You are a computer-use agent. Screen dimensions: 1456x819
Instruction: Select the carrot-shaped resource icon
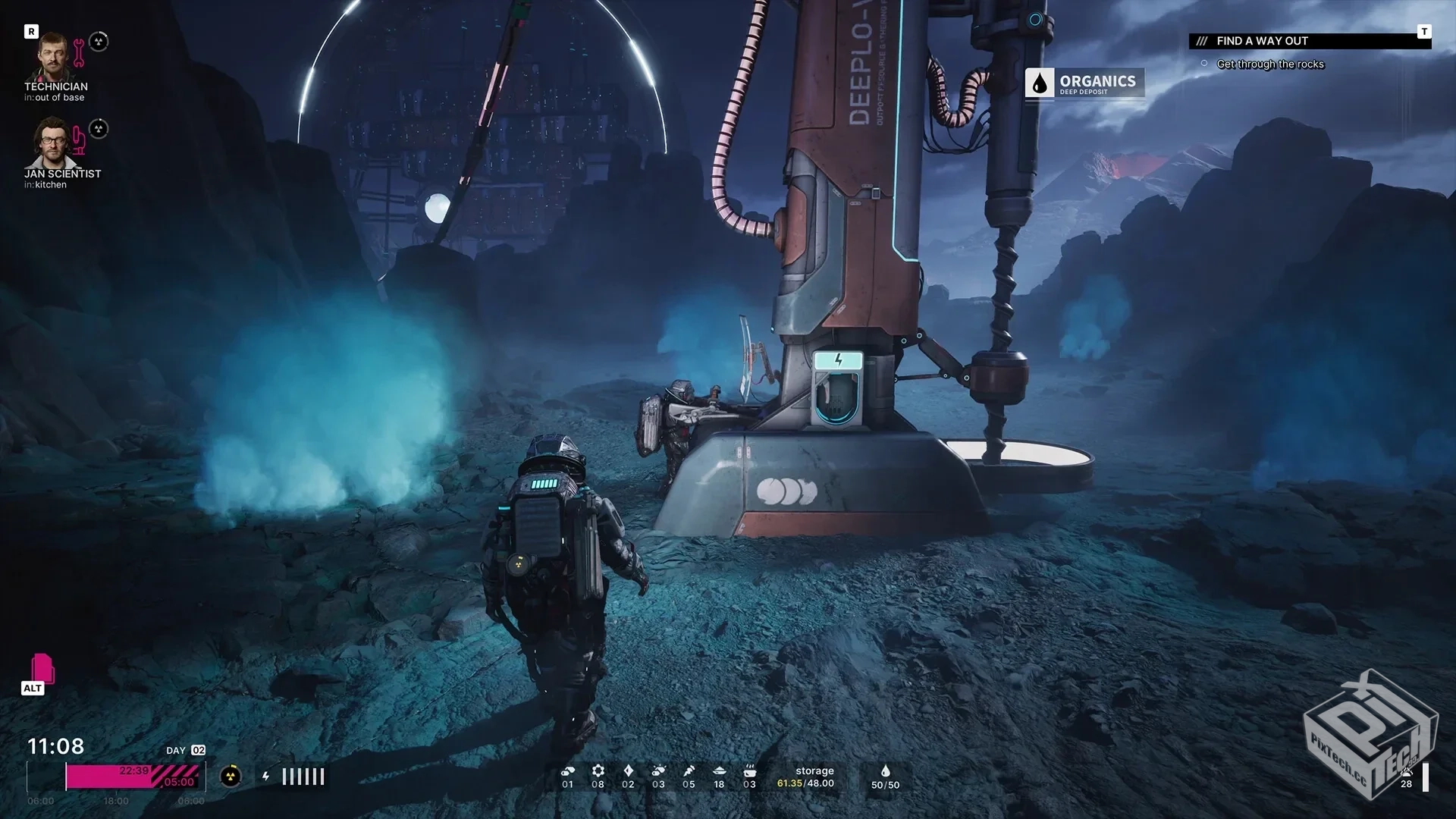(x=689, y=770)
